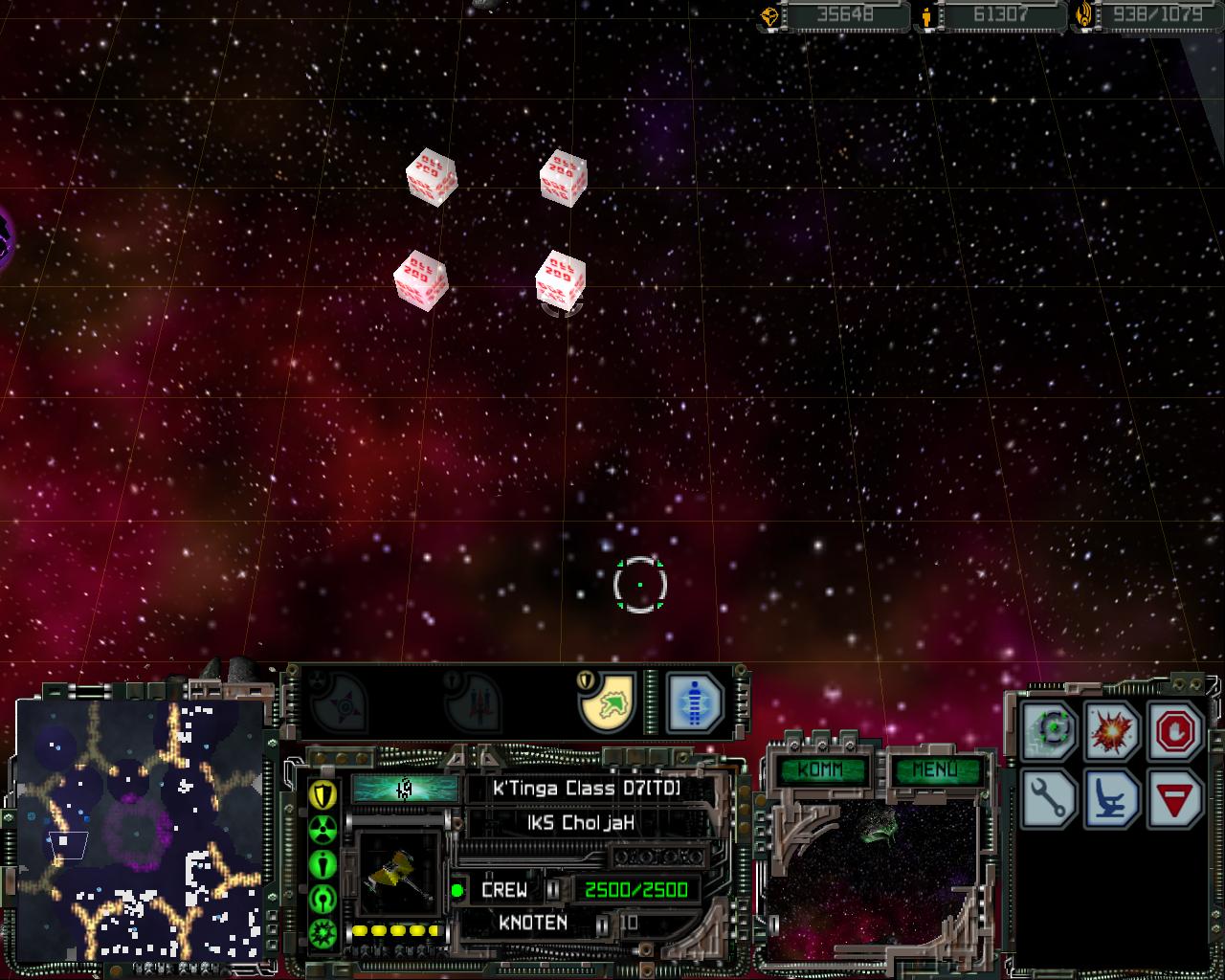Click the K'Tinga ship portrait thumbnail
Viewport: 1225px width, 980px height.
(398, 872)
